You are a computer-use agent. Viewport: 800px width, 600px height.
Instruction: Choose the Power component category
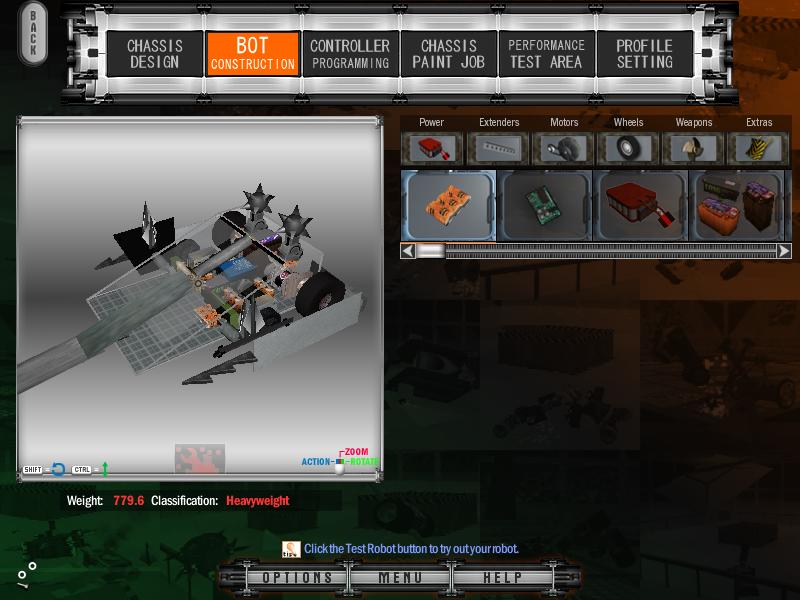click(432, 148)
